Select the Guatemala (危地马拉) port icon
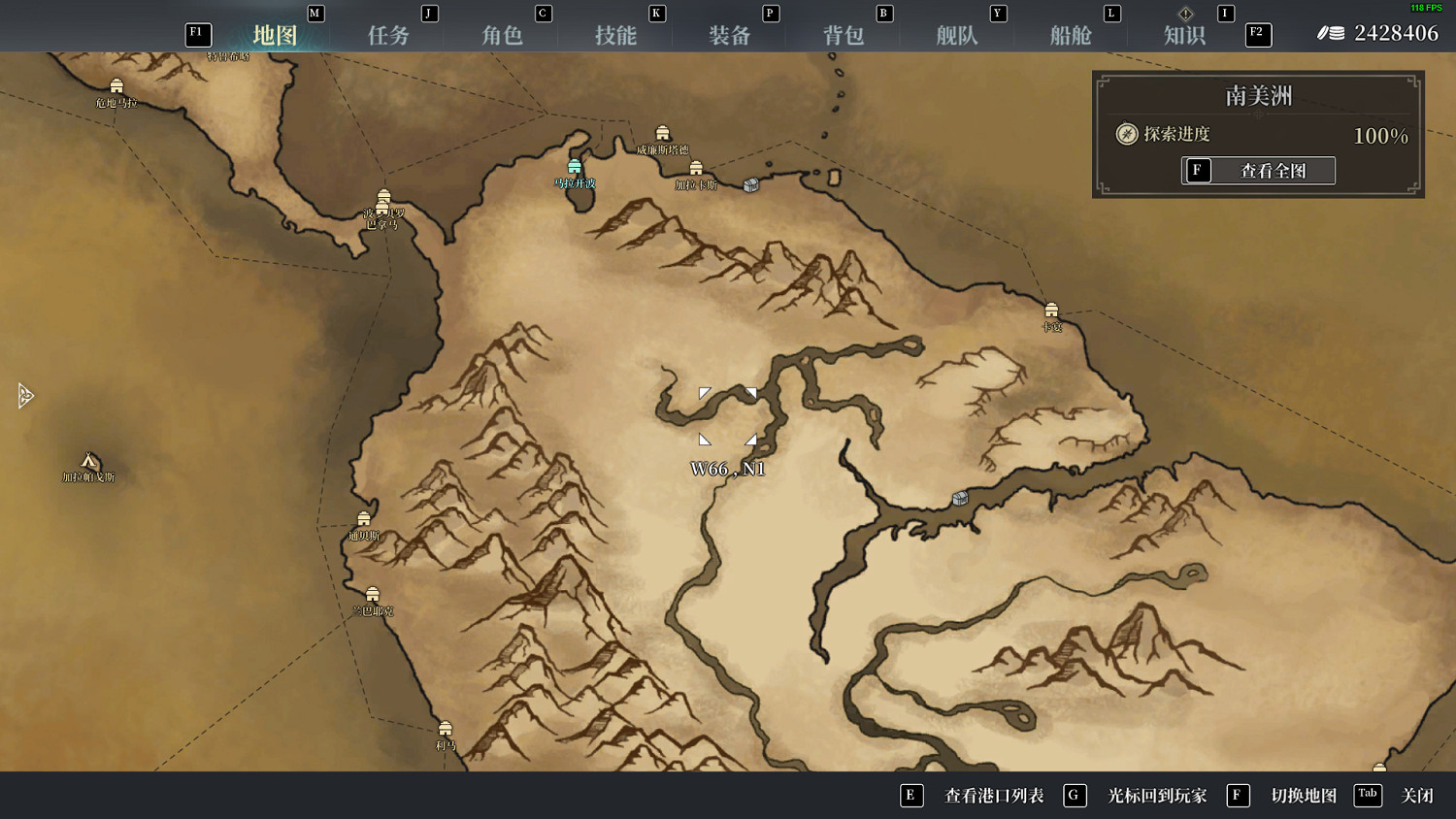This screenshot has height=819, width=1456. (116, 85)
